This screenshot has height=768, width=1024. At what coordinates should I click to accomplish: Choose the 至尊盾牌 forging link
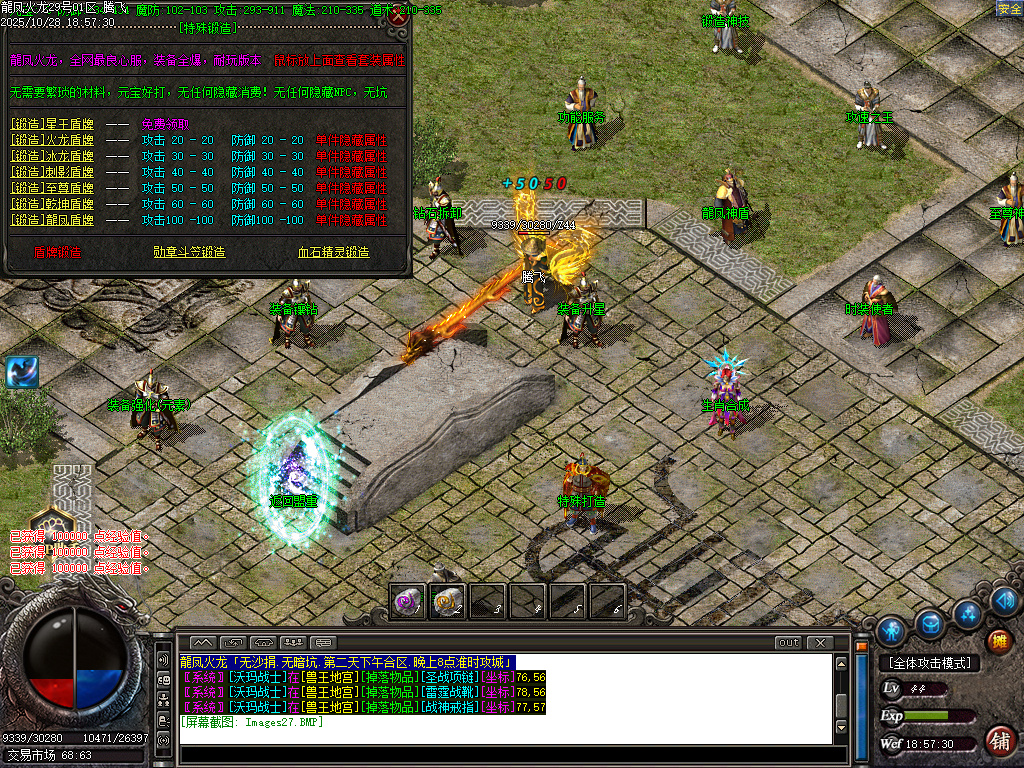[x=52, y=189]
